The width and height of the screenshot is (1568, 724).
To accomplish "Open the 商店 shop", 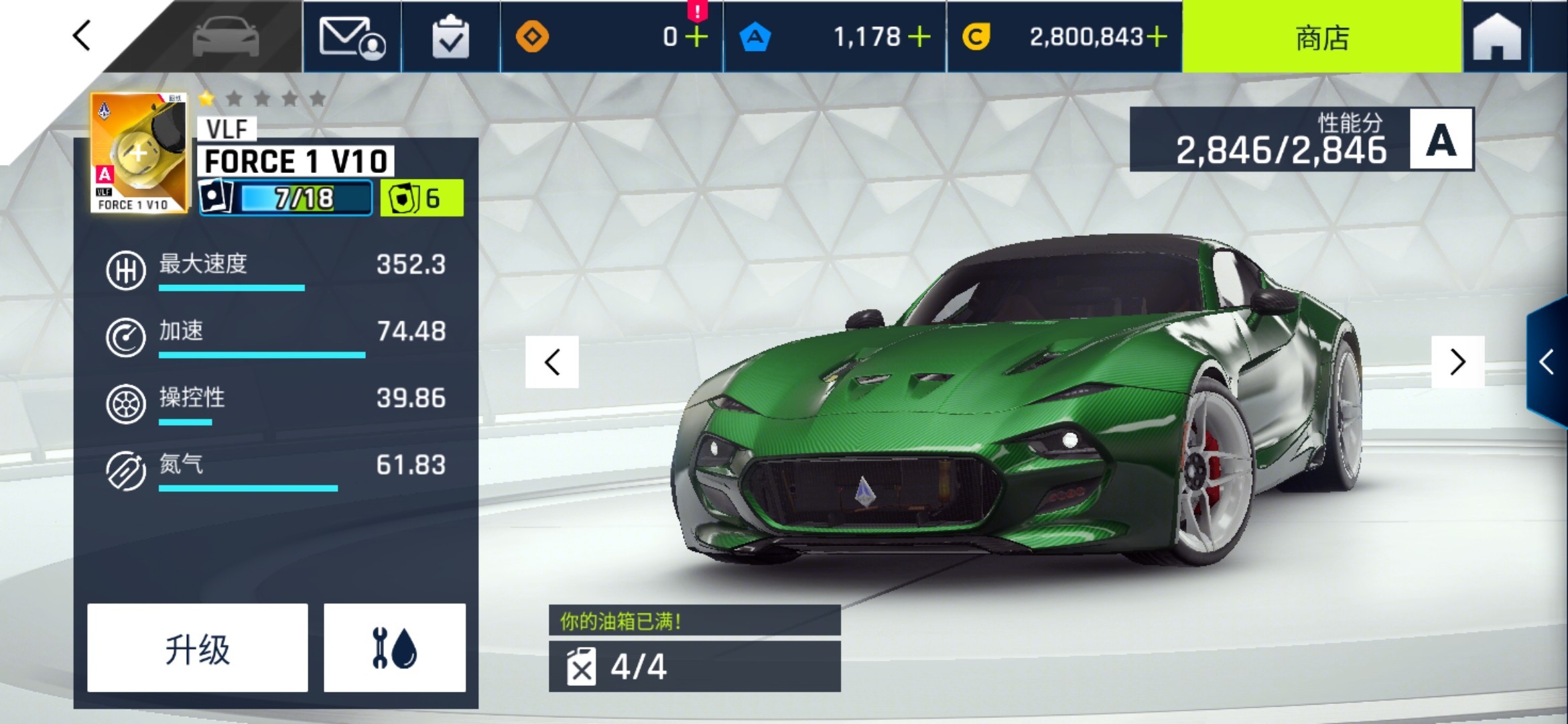I will (x=1321, y=37).
